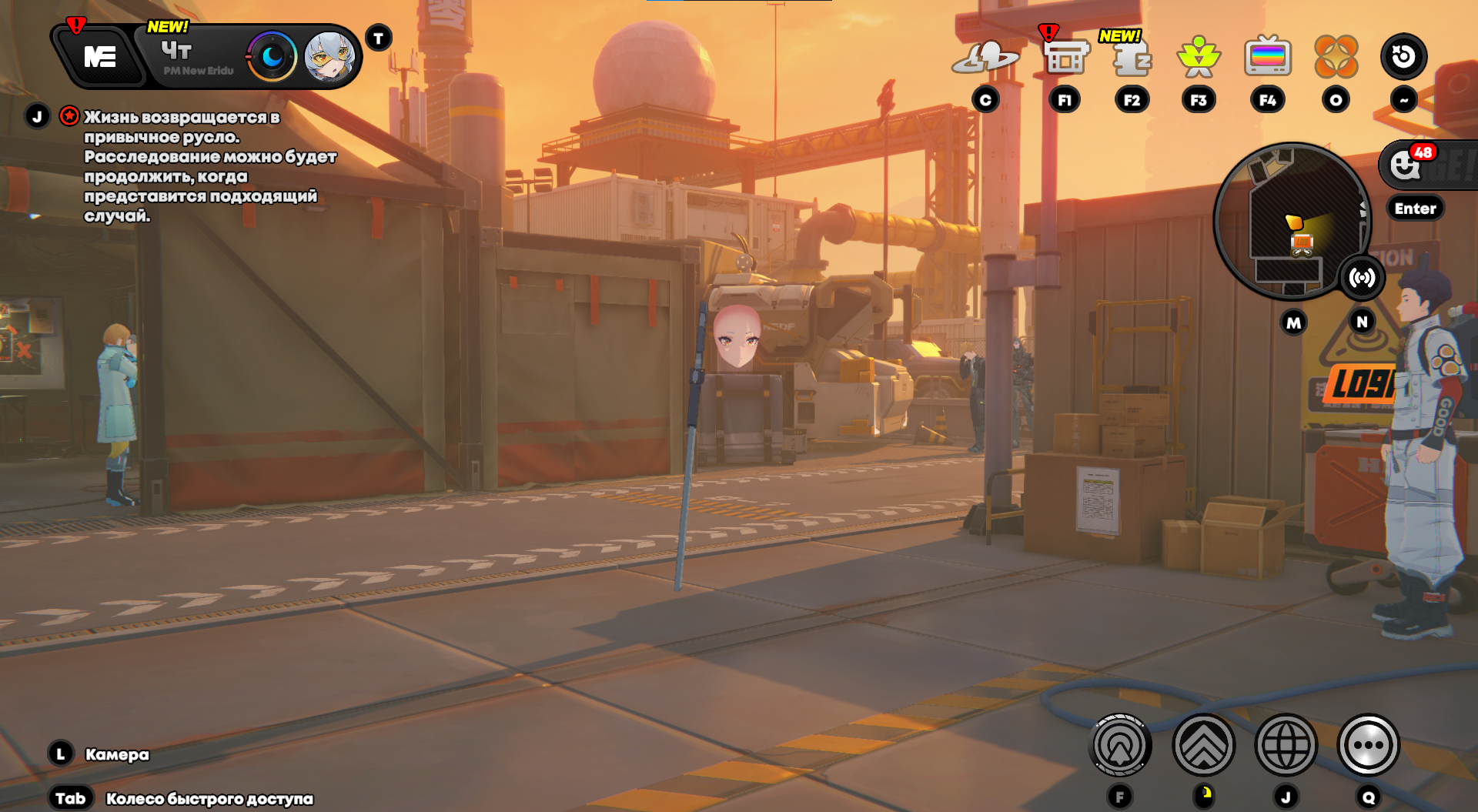The image size is (1478, 812).
Task: Click the circular arrow replay icon
Action: tap(1403, 57)
